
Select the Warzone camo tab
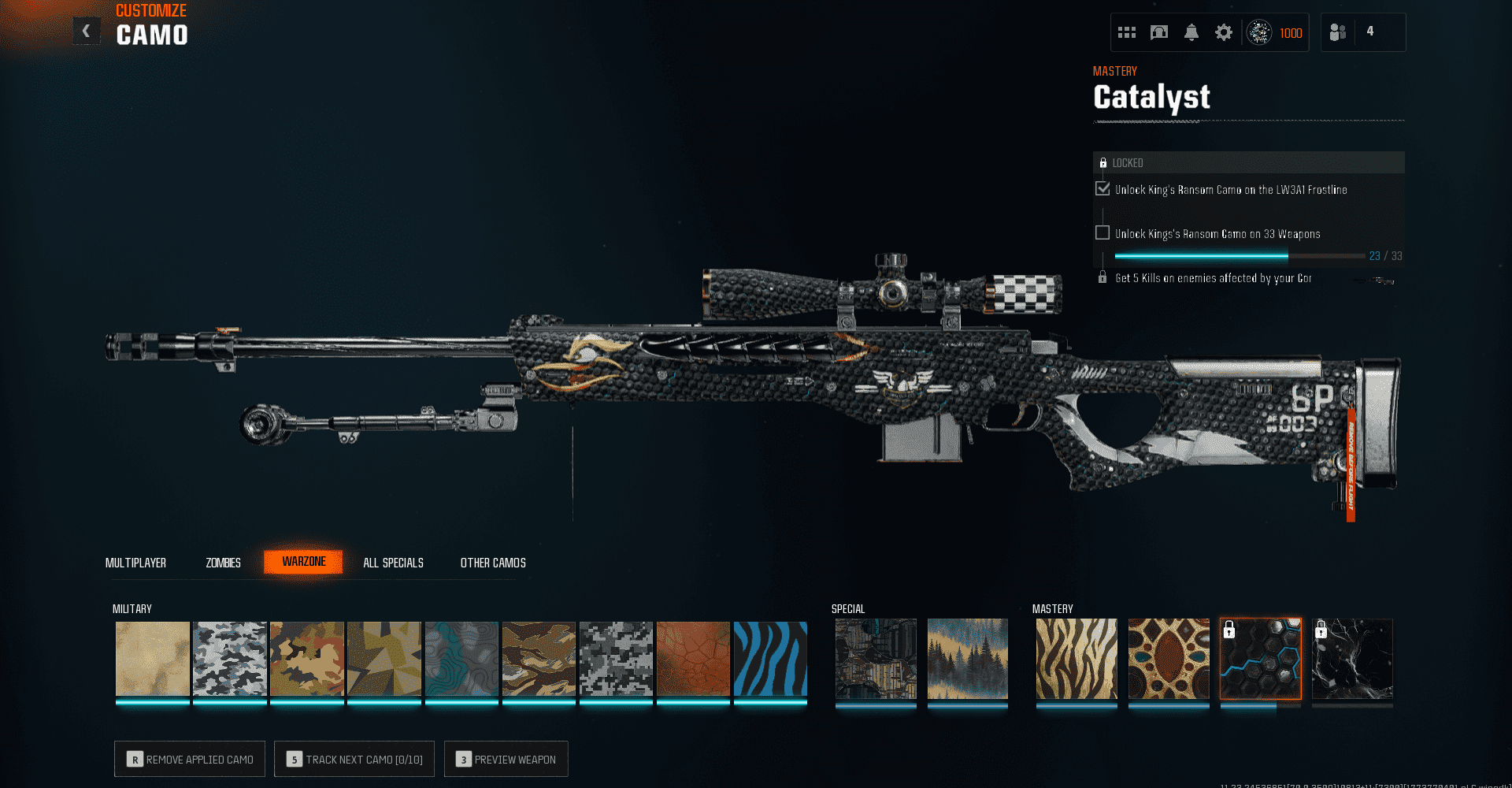coord(303,562)
